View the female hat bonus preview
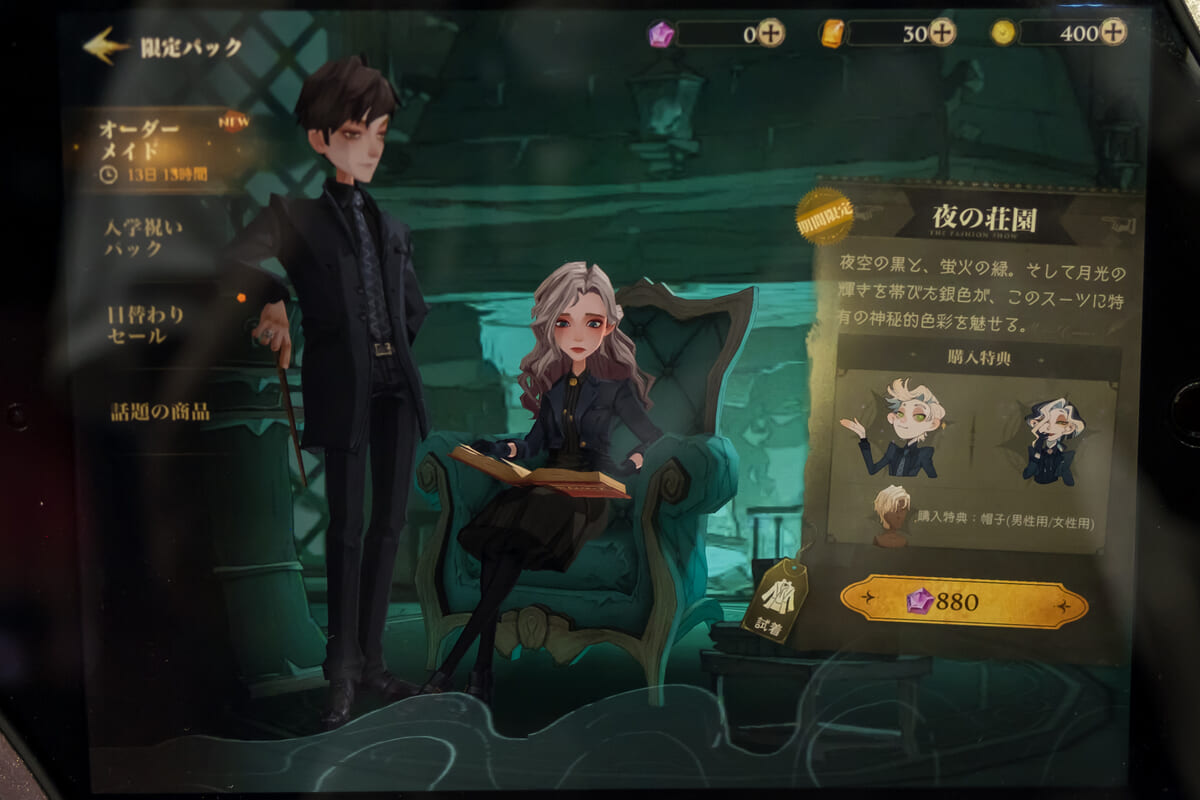This screenshot has height=800, width=1200. tap(1051, 440)
